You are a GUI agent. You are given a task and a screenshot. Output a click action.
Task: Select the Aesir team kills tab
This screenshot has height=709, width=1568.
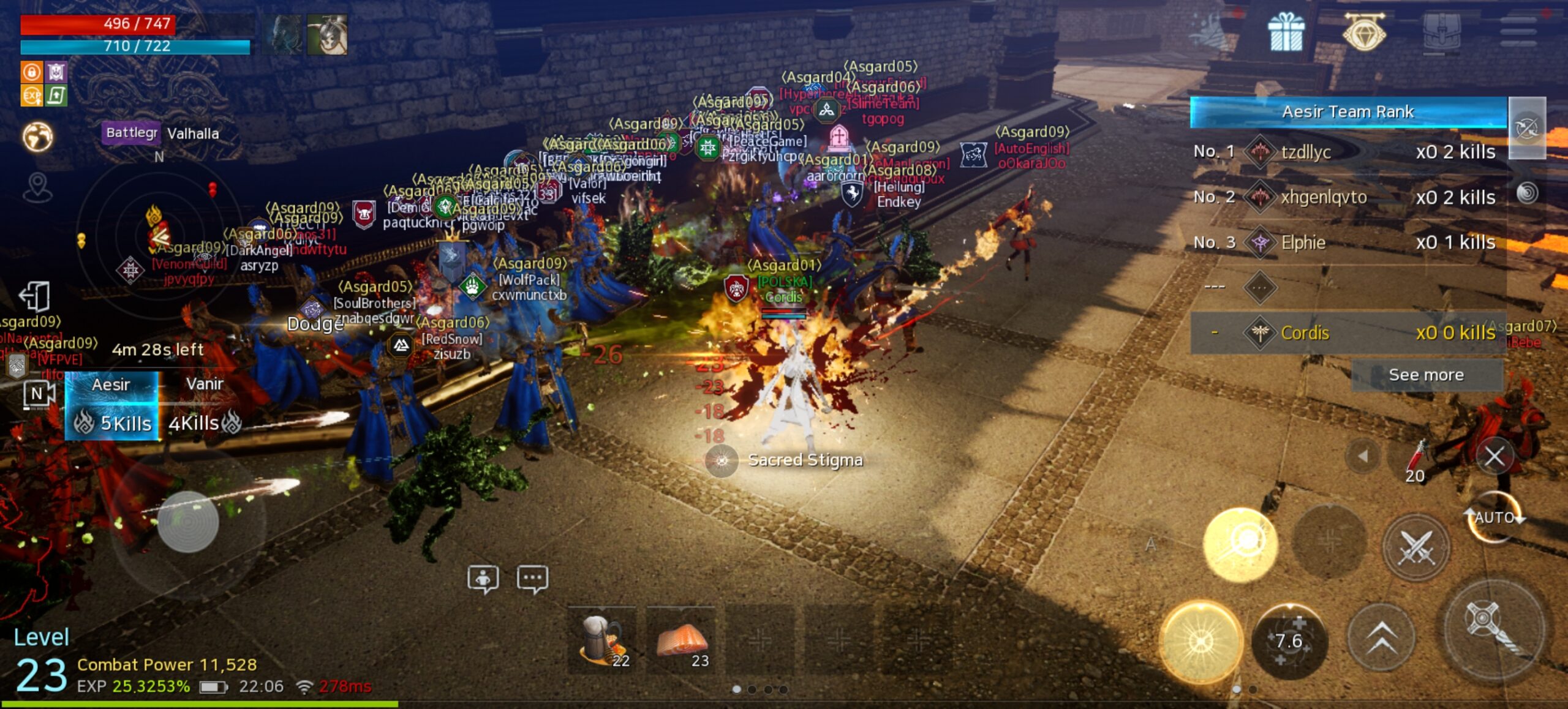111,405
